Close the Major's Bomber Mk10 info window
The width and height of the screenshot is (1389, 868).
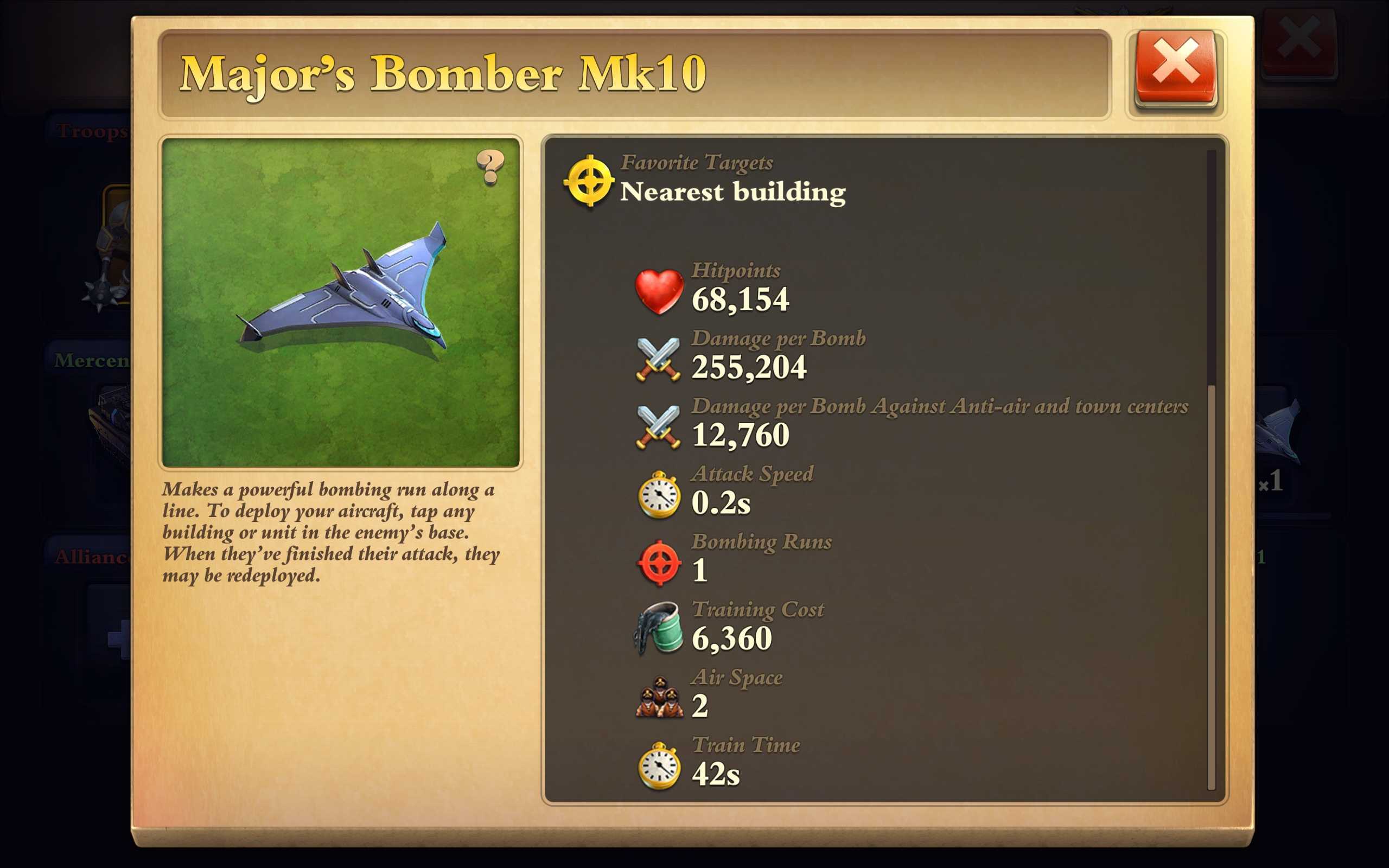point(1175,69)
